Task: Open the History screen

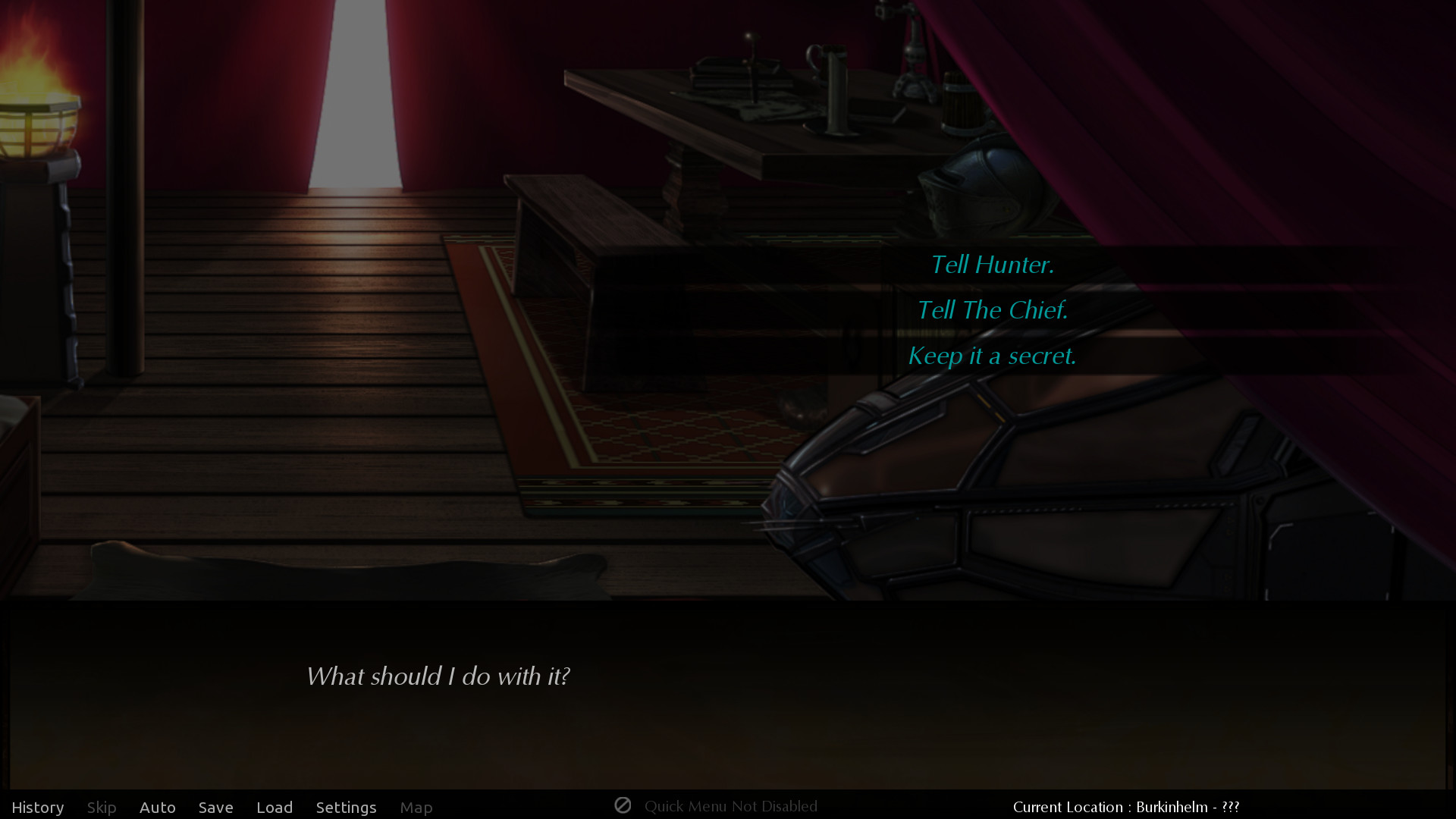Action: [38, 807]
